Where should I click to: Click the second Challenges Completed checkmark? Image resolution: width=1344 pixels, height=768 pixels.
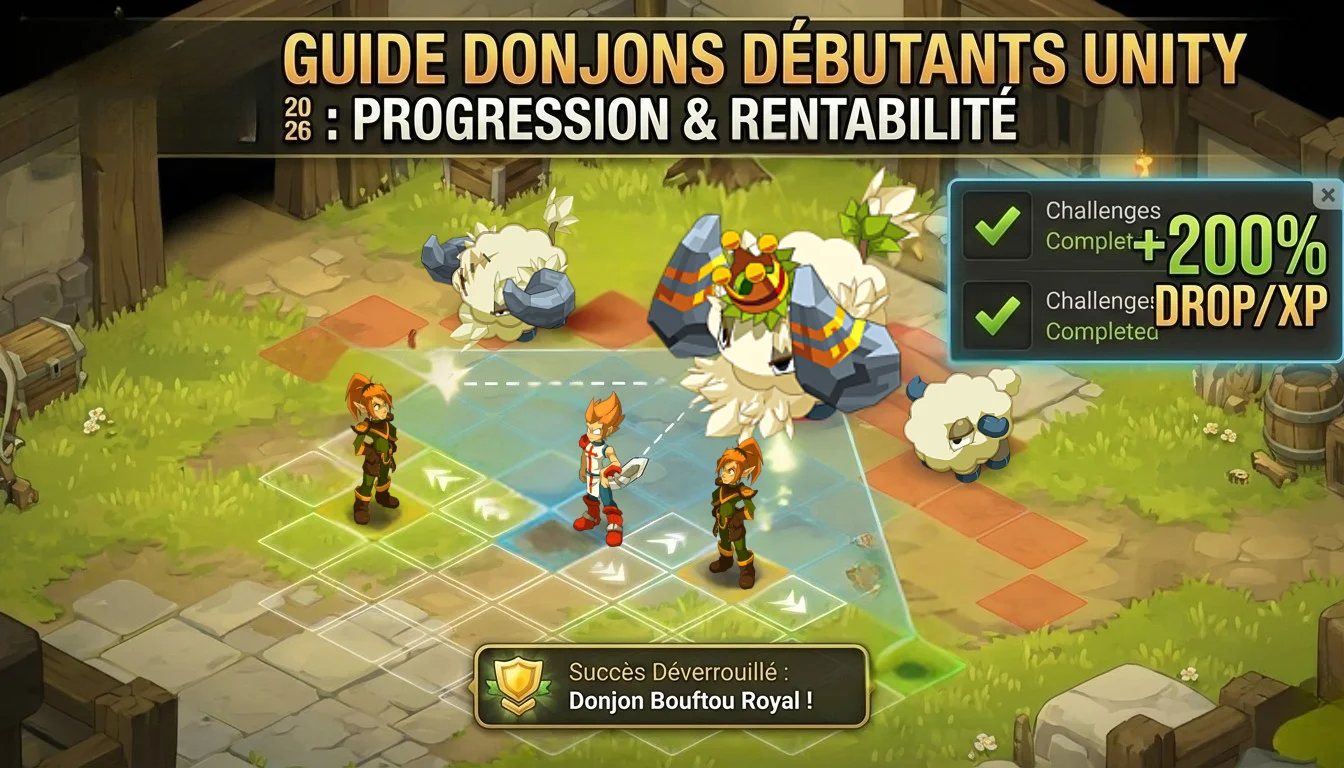pyautogui.click(x=996, y=313)
